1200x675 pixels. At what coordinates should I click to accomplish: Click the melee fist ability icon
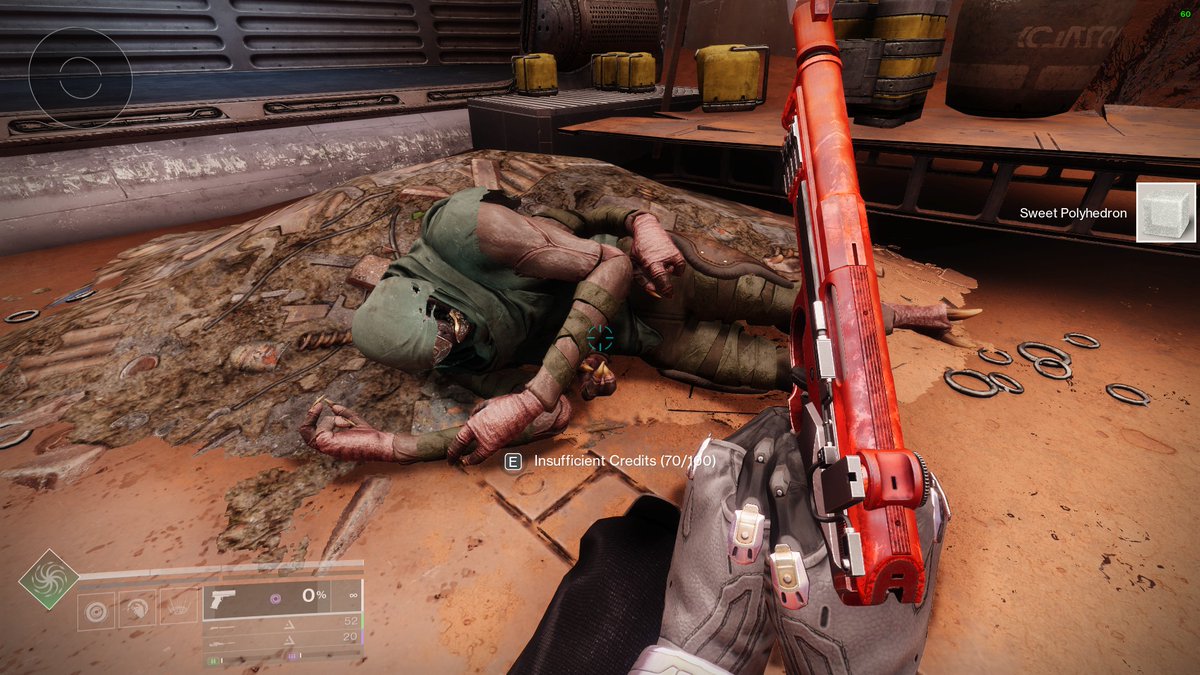pyautogui.click(x=138, y=607)
